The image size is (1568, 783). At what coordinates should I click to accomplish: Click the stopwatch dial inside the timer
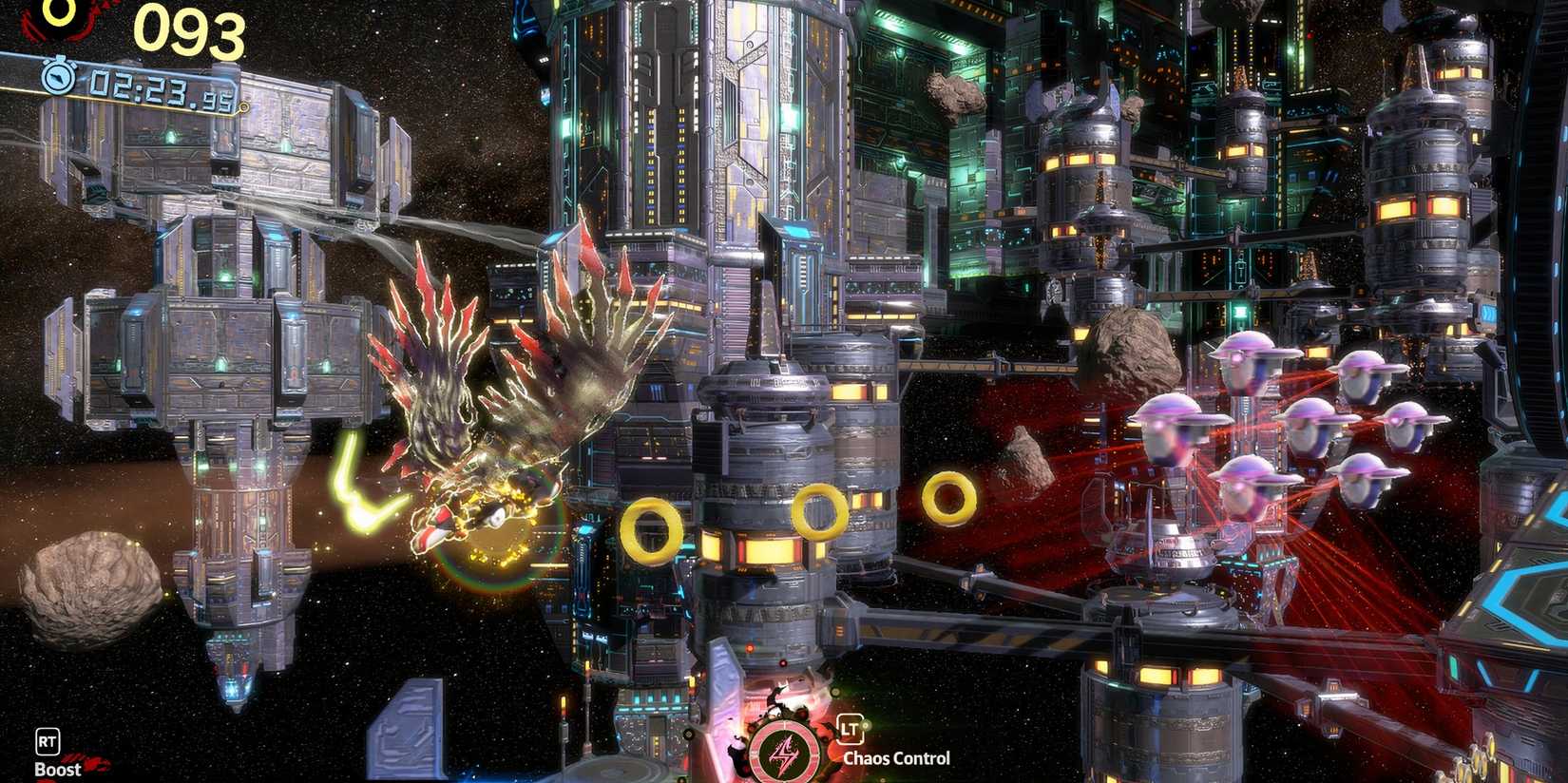pyautogui.click(x=59, y=80)
